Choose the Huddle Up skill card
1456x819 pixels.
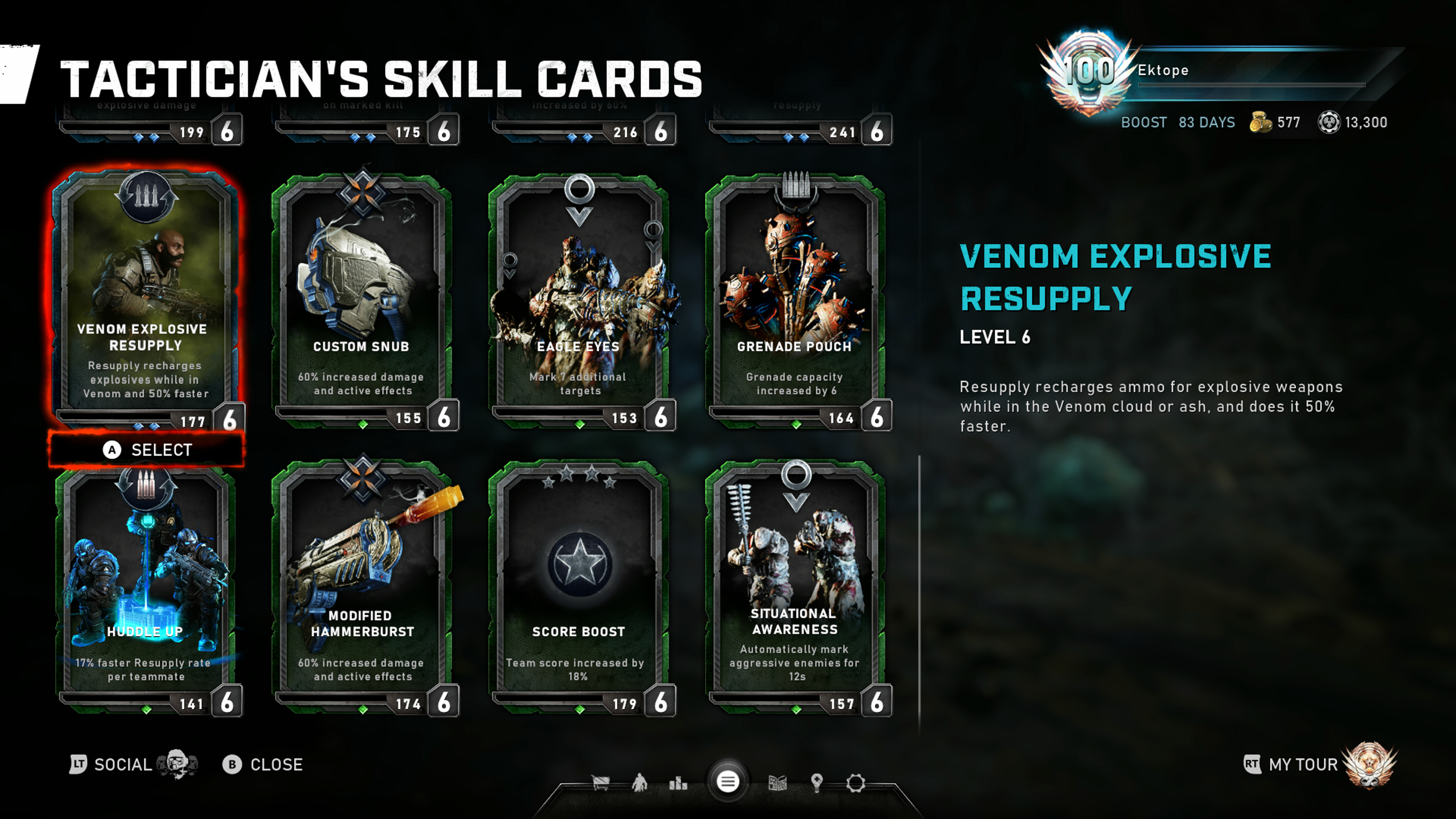pos(146,588)
